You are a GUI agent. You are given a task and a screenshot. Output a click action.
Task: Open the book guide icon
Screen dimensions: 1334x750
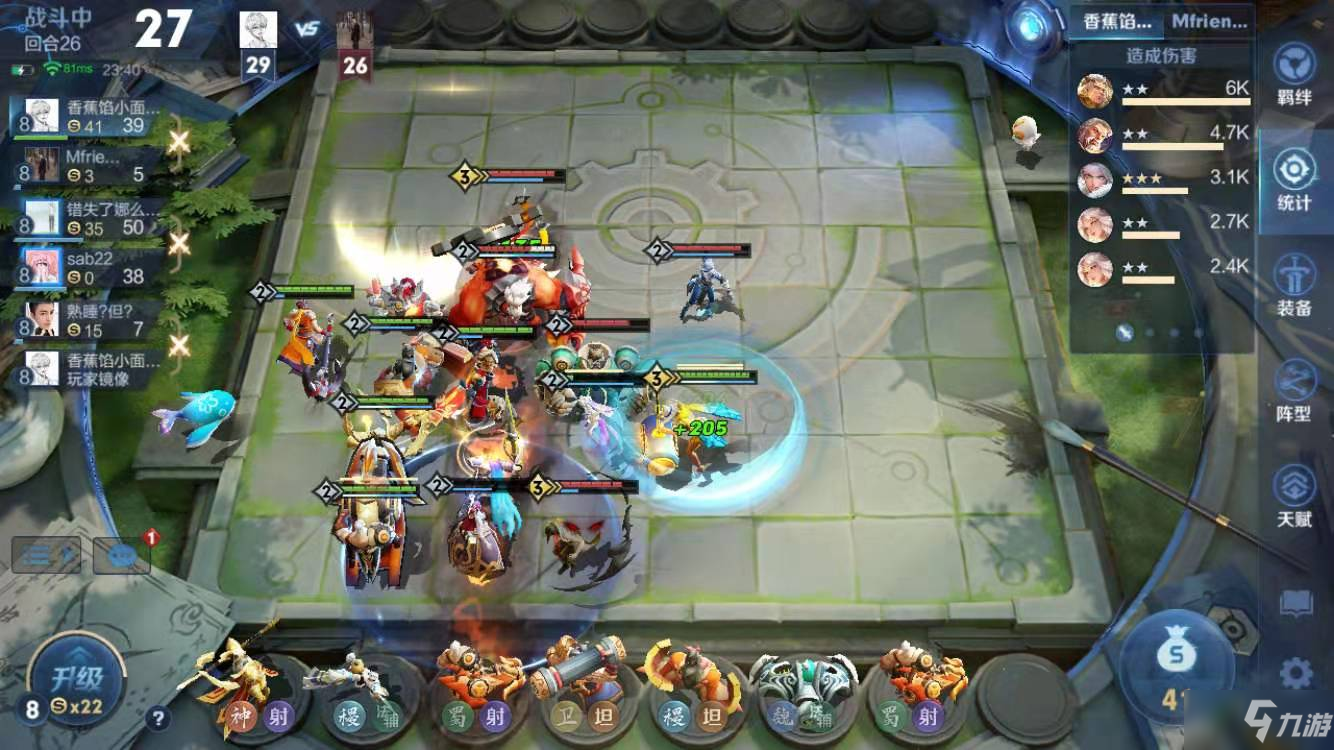pos(1296,603)
